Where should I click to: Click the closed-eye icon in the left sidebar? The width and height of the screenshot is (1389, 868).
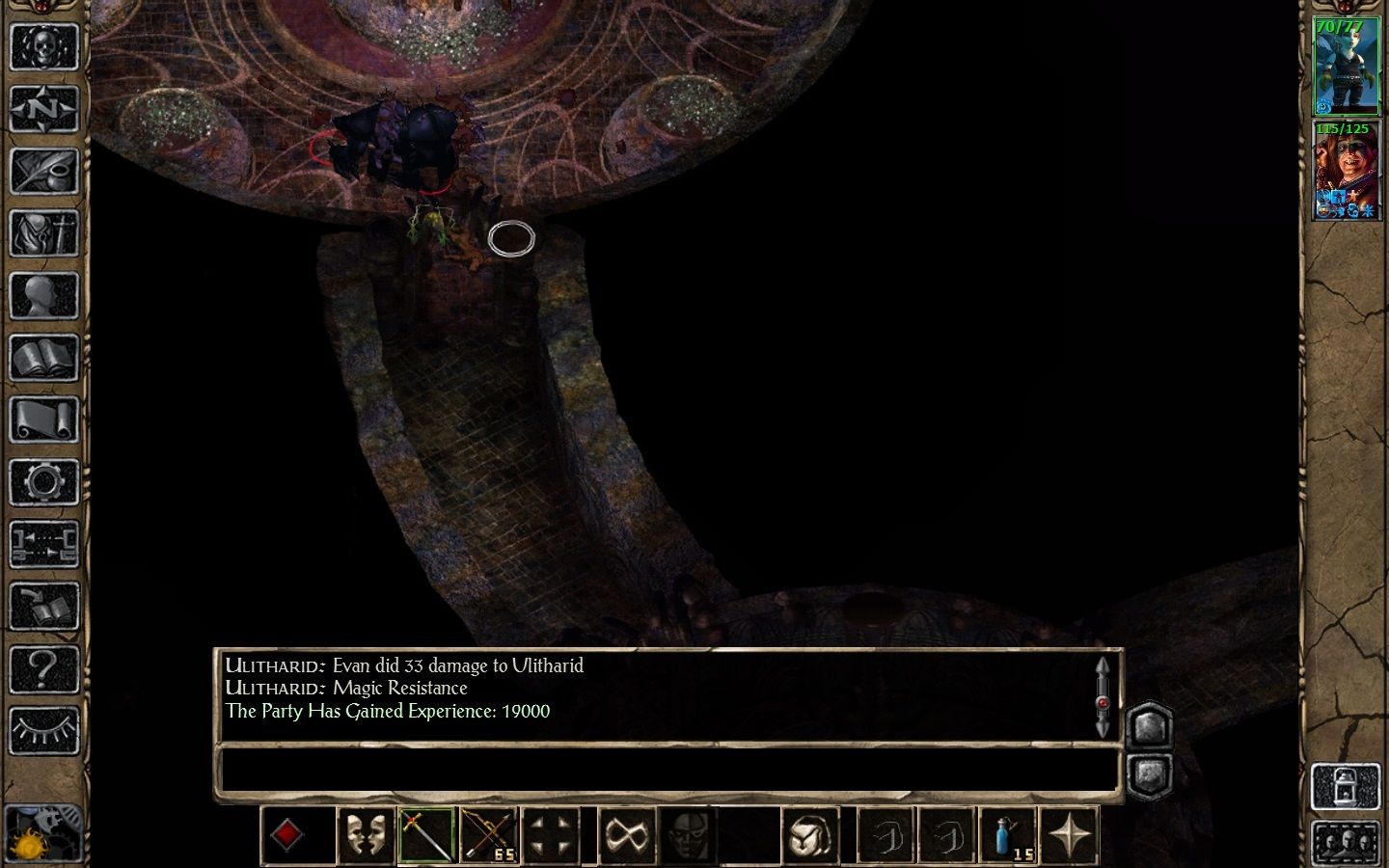coord(43,730)
